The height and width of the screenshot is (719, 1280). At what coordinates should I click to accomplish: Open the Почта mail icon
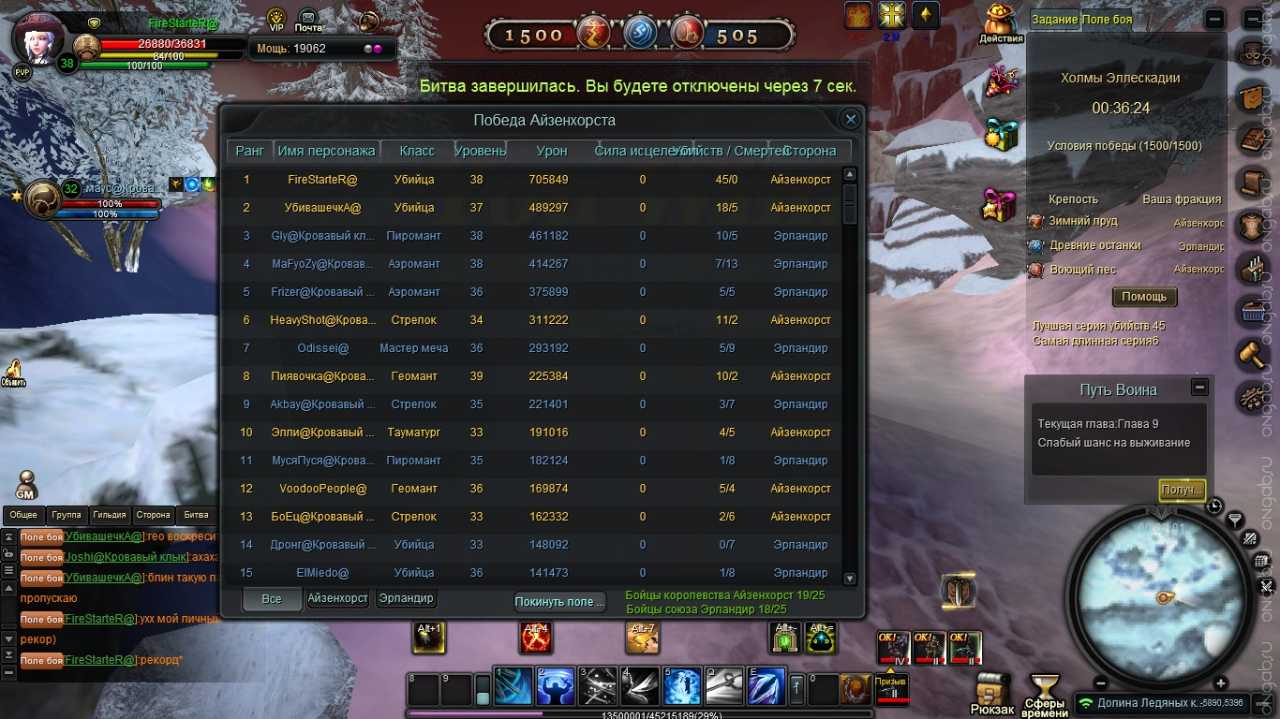coord(308,20)
